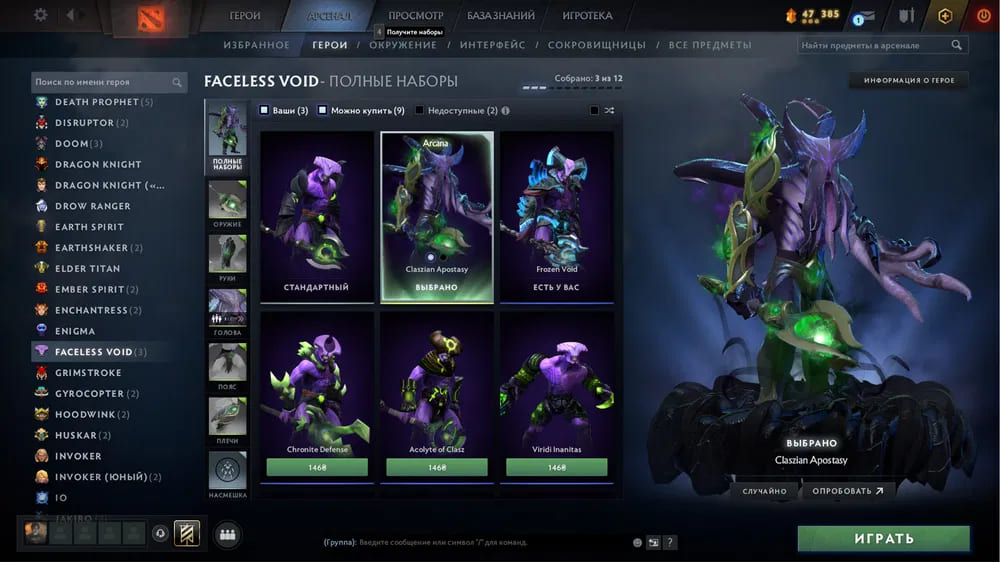Open ИНФОРМАЦИЯ О ГЕРОЕ hero info
This screenshot has height=562, width=1000.
909,80
